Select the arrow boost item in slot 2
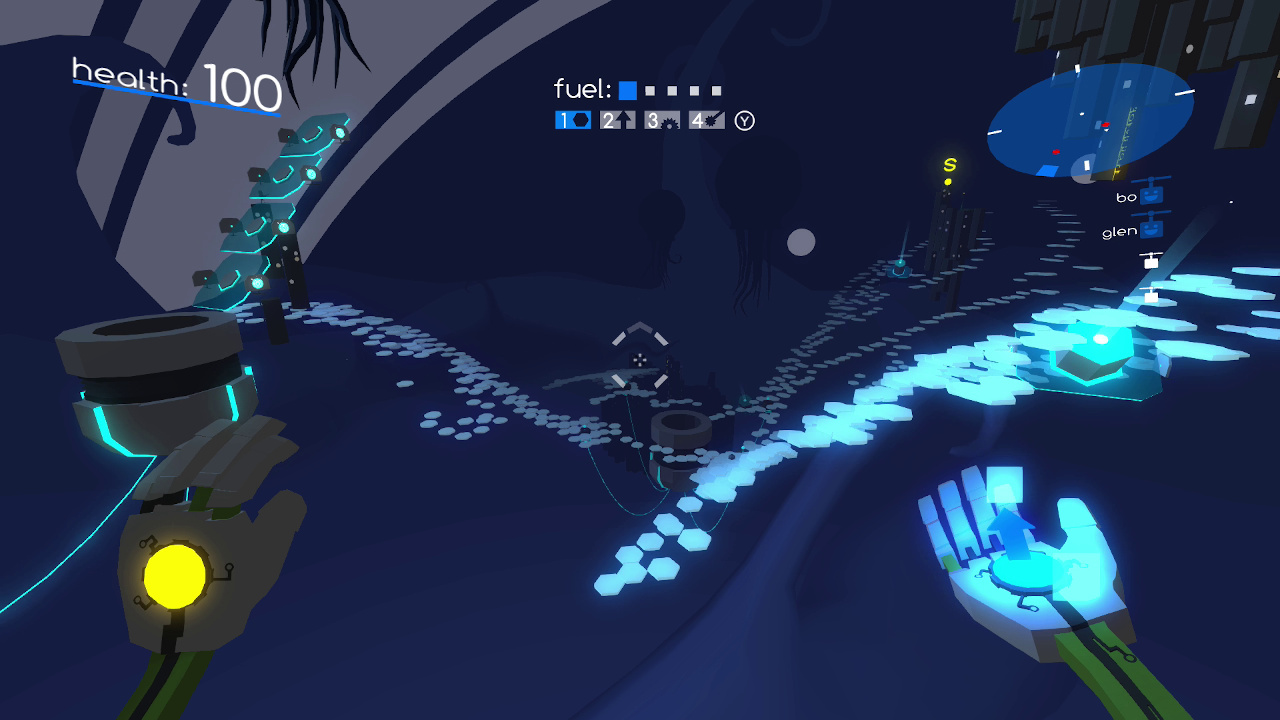The image size is (1280, 720). click(618, 120)
